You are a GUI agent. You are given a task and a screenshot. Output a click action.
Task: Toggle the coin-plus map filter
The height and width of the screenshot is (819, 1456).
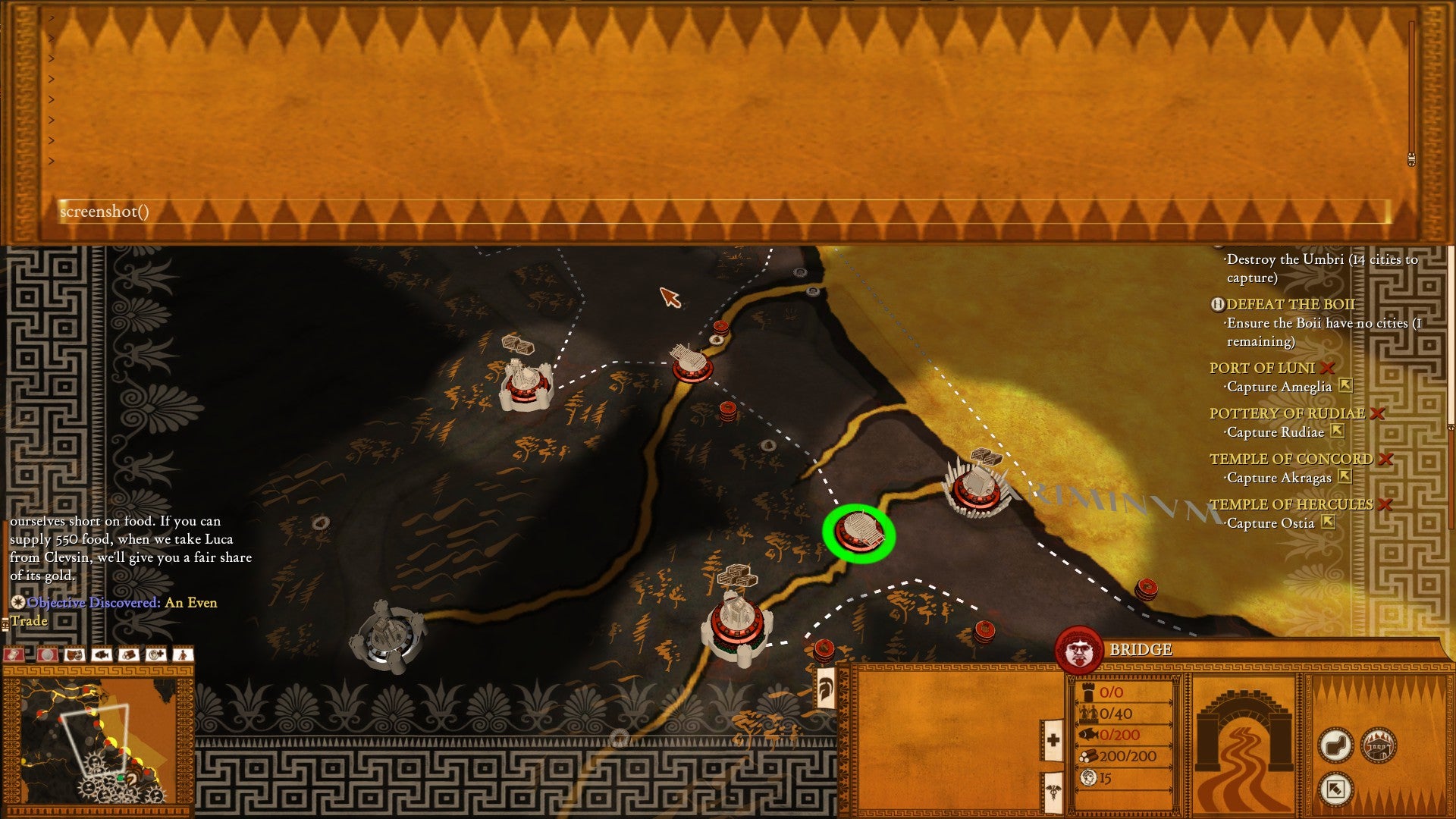pos(156,654)
